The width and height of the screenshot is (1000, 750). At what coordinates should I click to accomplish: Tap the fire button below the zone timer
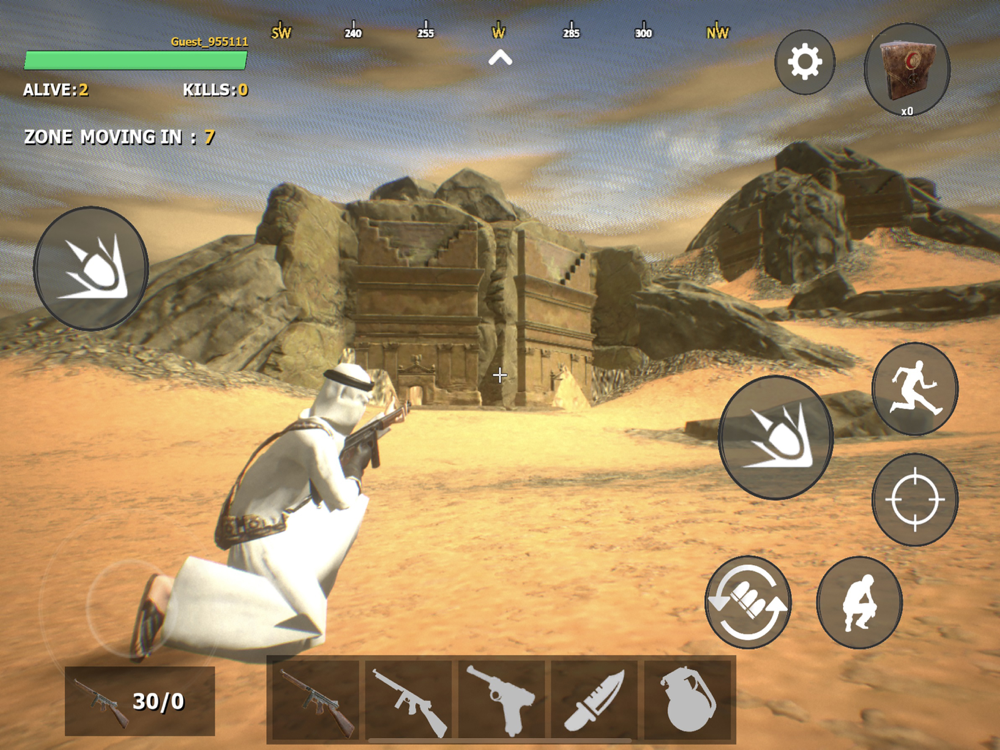tap(91, 268)
